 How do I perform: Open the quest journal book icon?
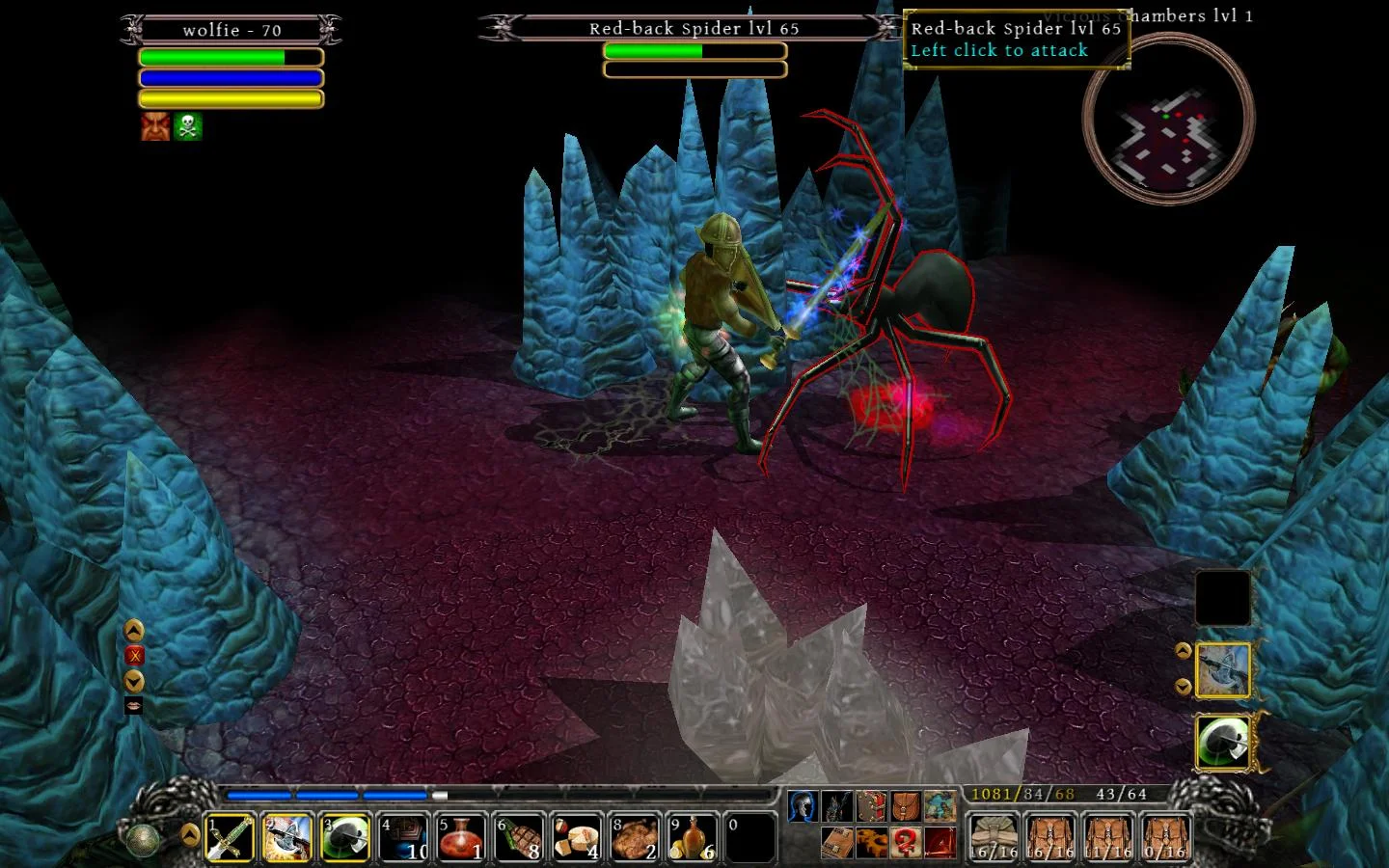(837, 843)
